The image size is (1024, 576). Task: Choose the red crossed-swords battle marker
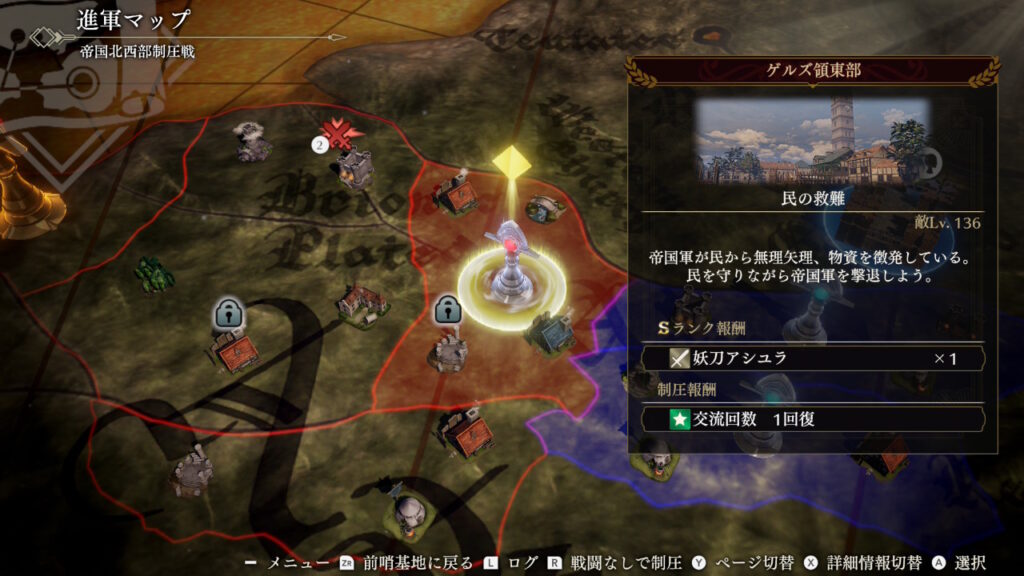click(343, 136)
